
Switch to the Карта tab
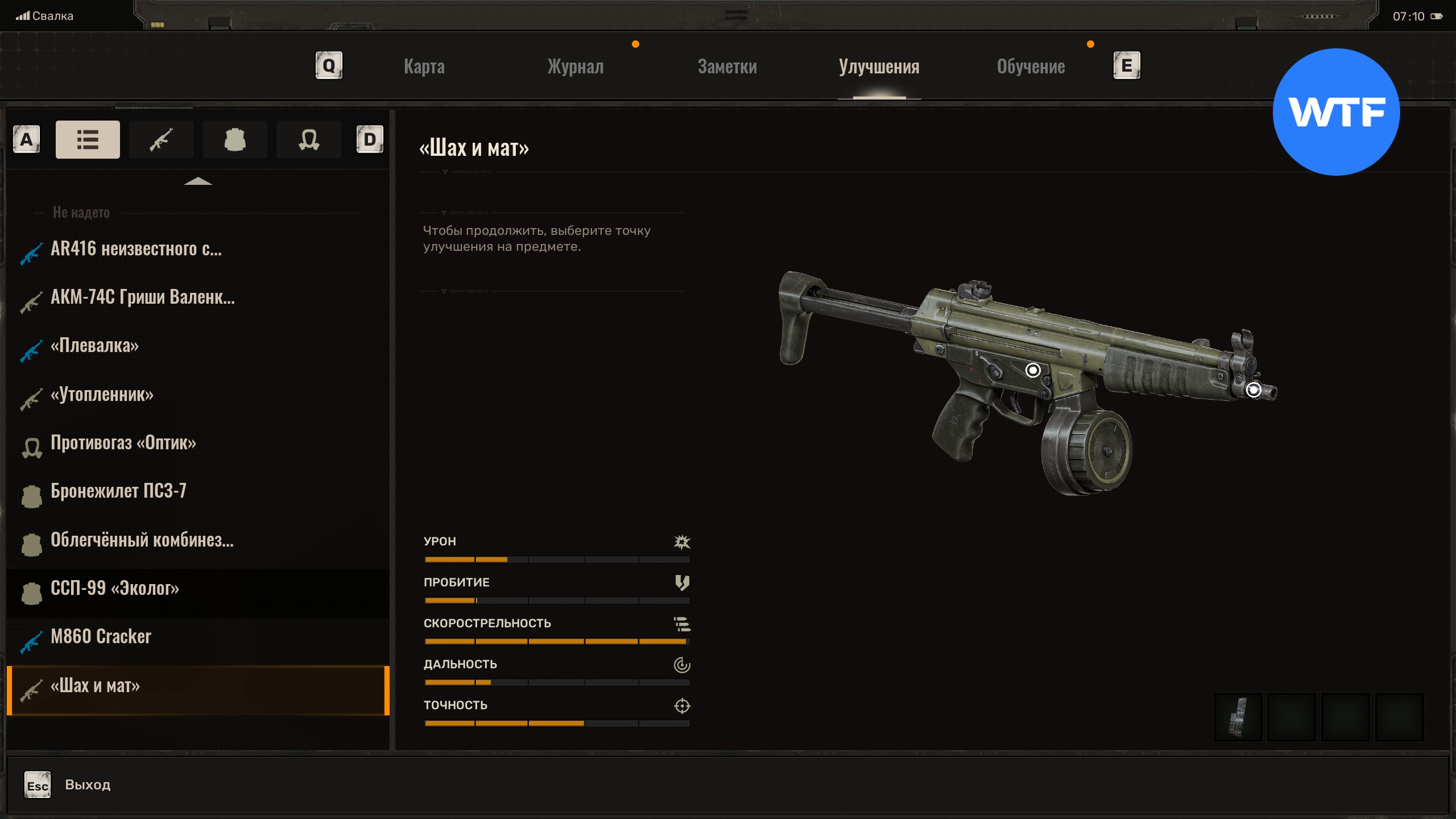click(x=424, y=67)
